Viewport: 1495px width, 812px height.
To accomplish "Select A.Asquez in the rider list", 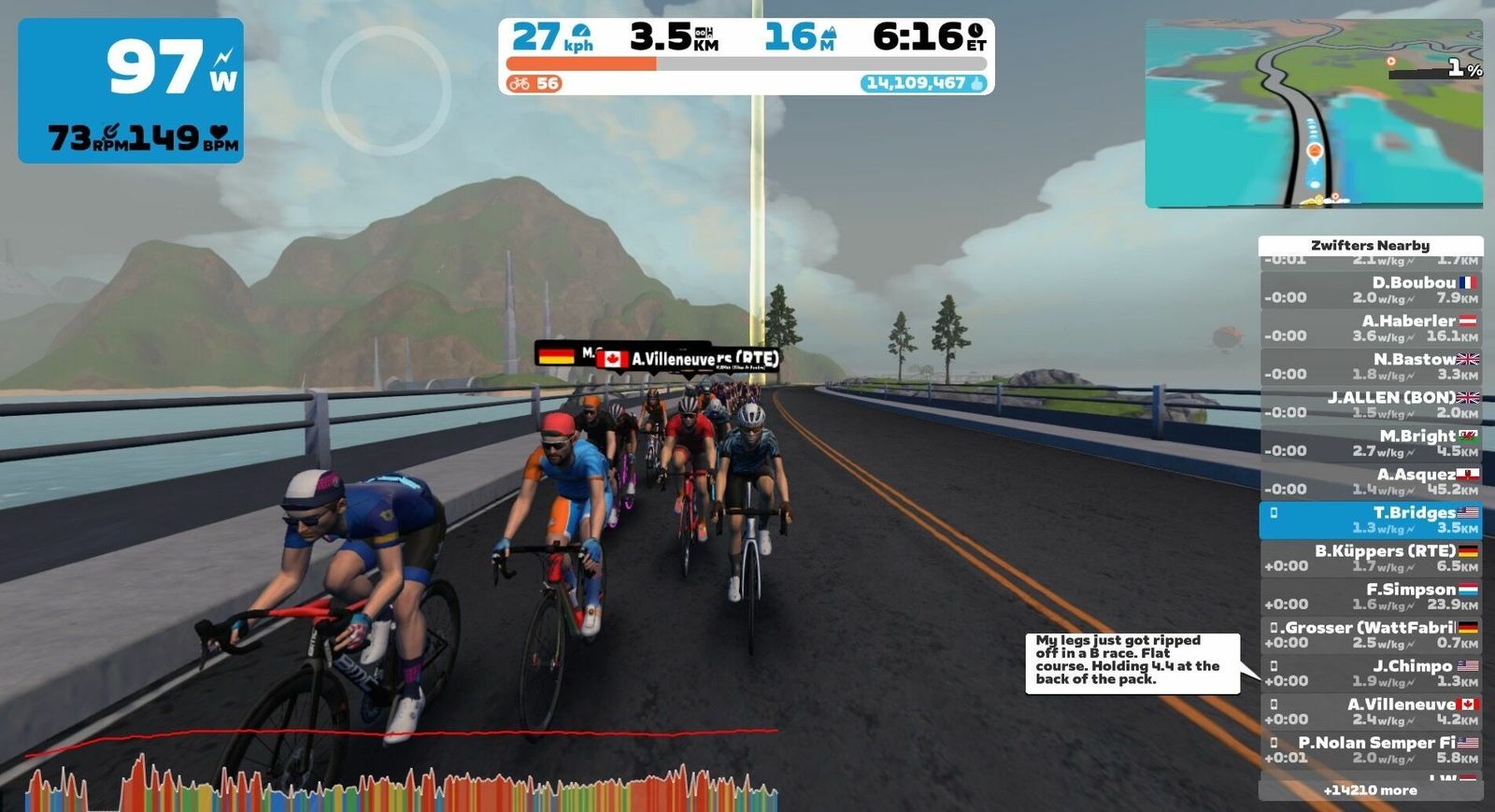I will (x=1371, y=481).
